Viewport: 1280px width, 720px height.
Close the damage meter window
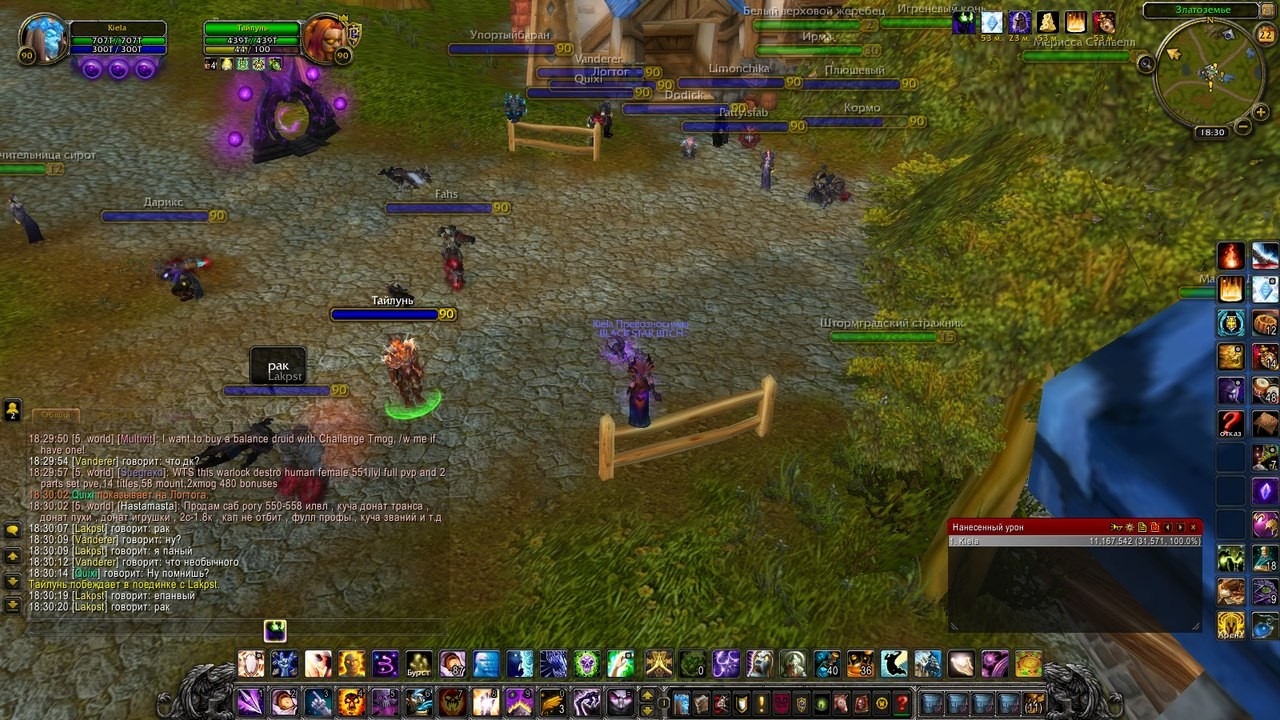1193,527
